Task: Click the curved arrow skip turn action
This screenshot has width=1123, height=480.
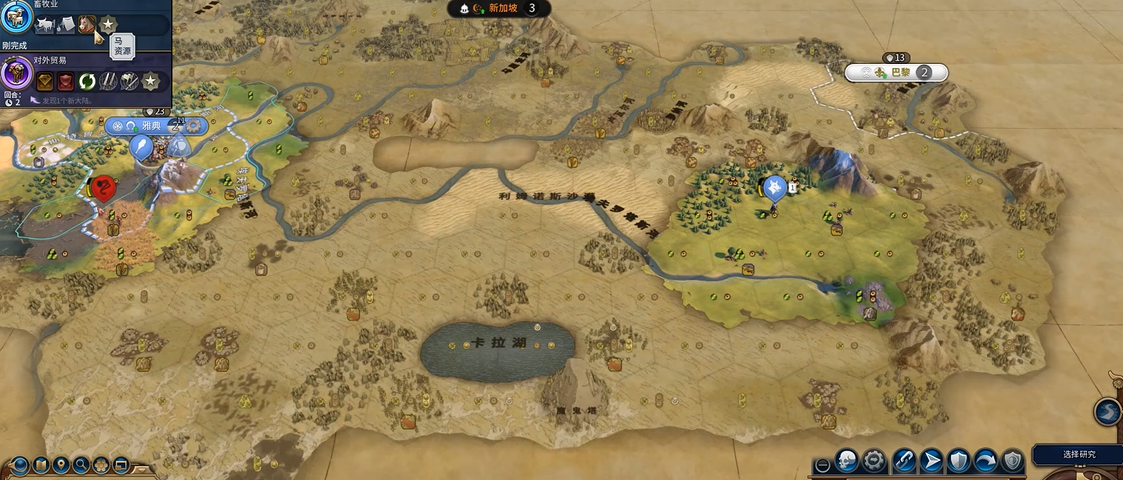Action: click(985, 461)
